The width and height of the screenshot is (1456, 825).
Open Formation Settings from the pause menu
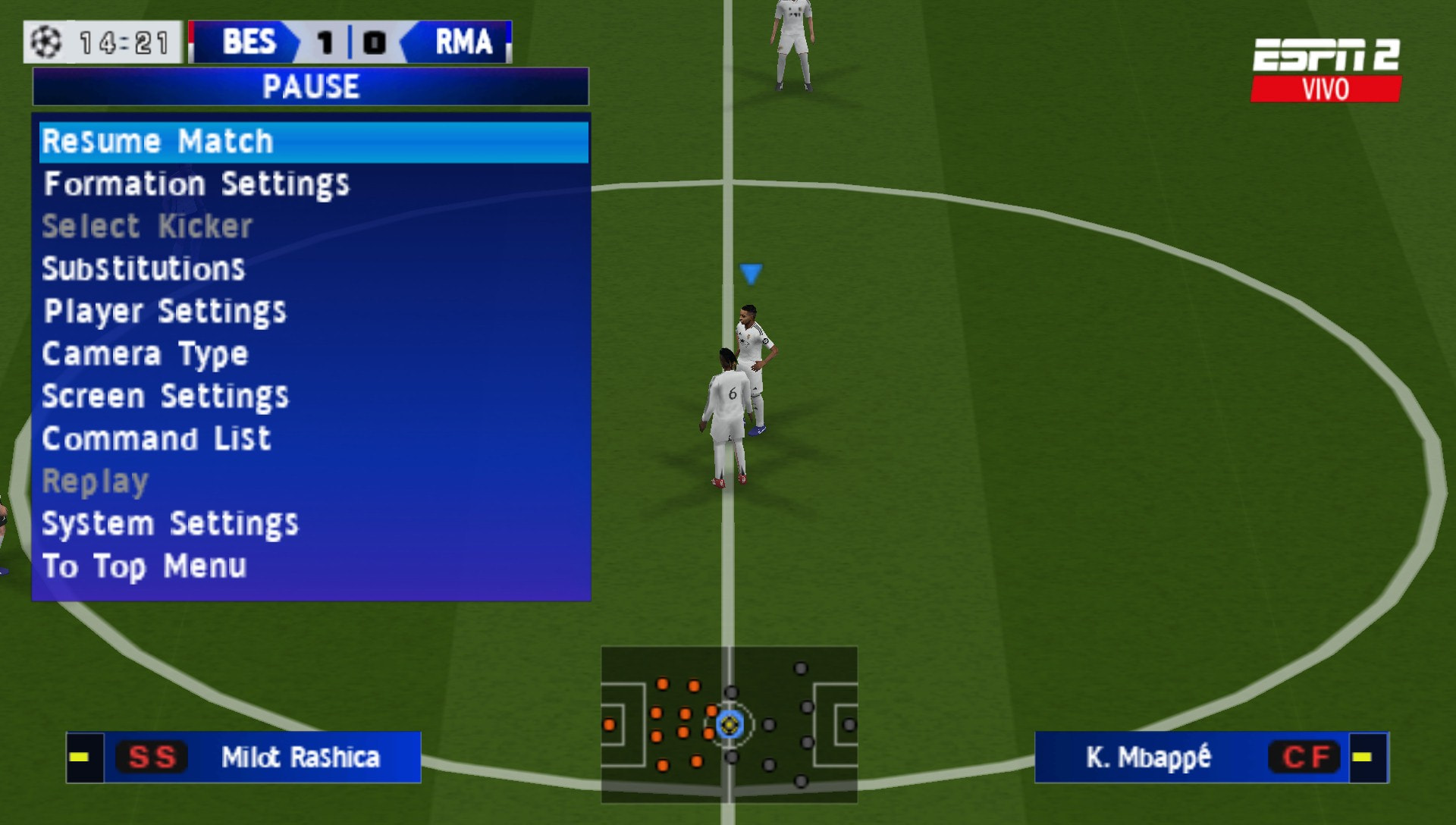(197, 183)
